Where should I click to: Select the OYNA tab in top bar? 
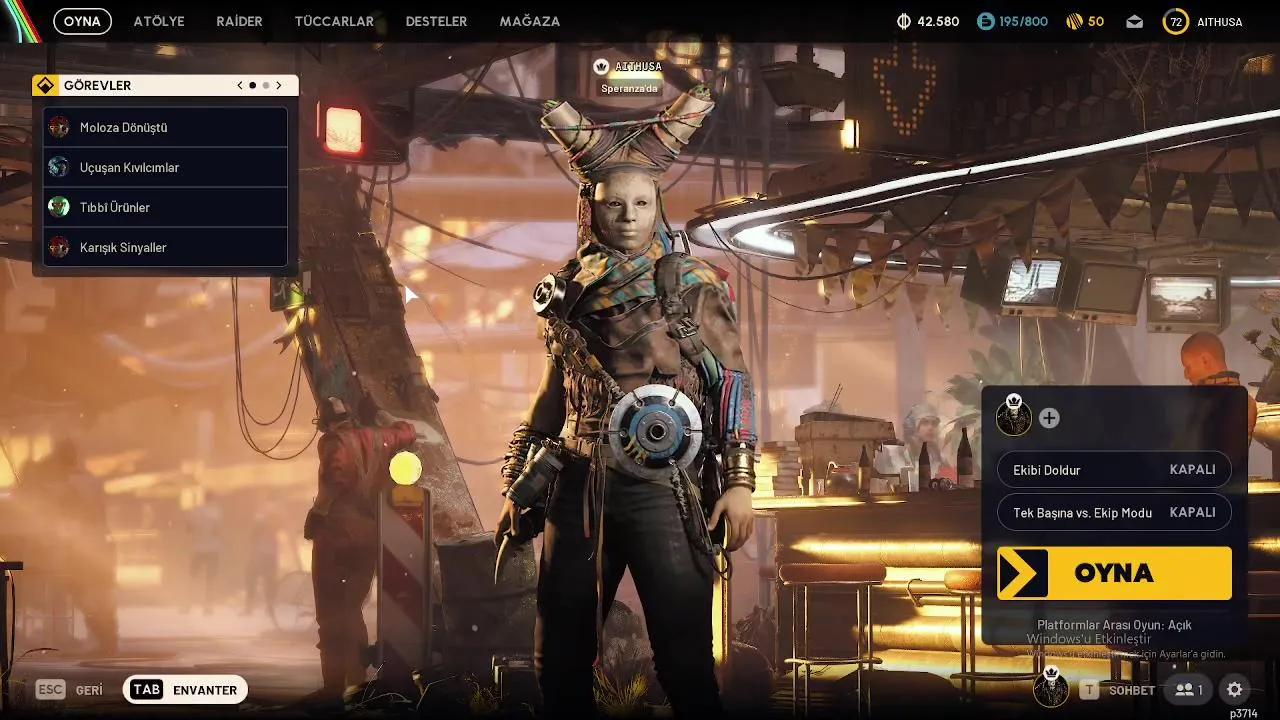[82, 21]
